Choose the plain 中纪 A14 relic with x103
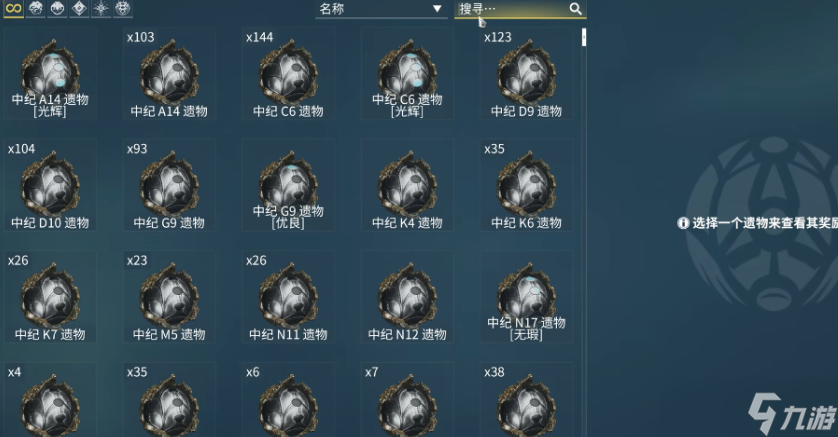Image resolution: width=838 pixels, height=437 pixels. tap(169, 74)
